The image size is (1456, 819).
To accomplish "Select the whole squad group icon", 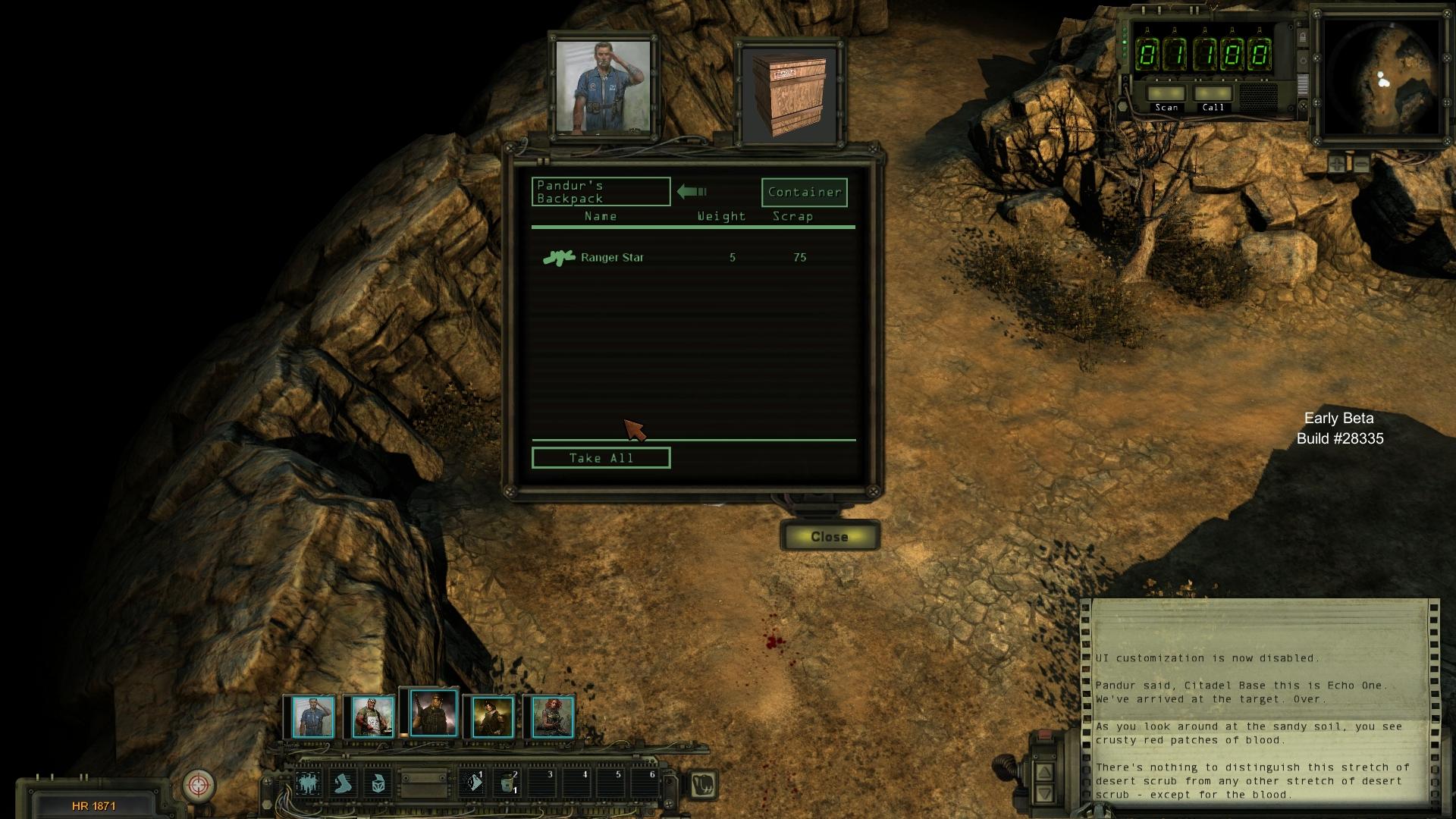I will (308, 783).
